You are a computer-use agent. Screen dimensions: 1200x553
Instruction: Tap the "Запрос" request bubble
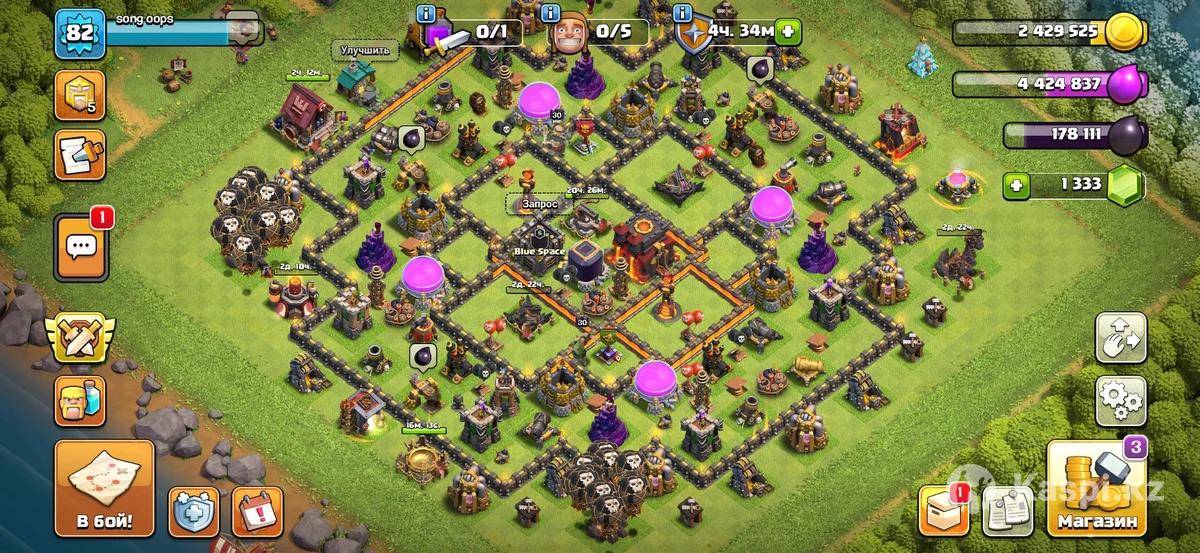[x=536, y=204]
